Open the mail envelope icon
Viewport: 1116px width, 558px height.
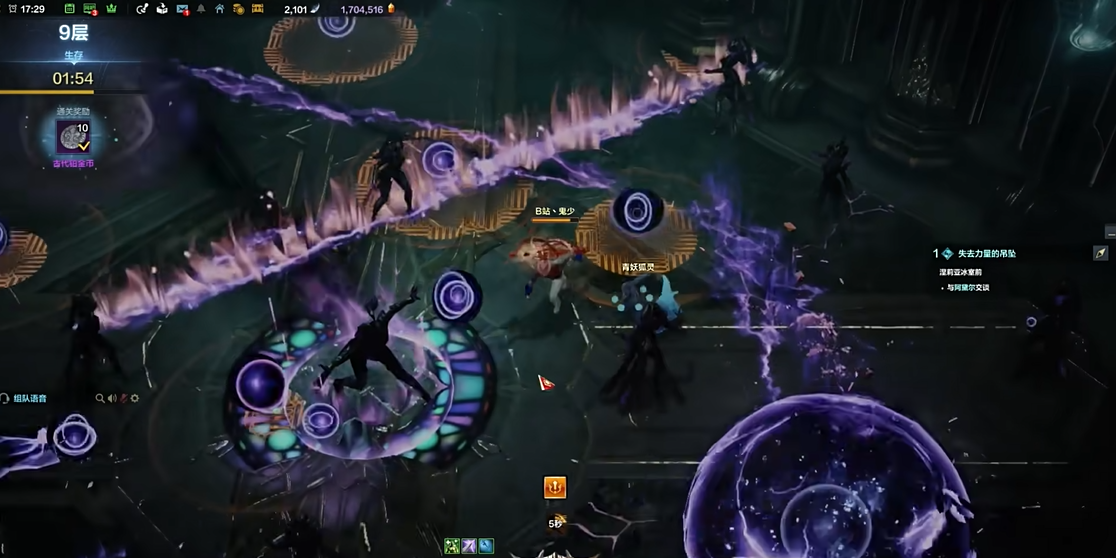coord(182,9)
